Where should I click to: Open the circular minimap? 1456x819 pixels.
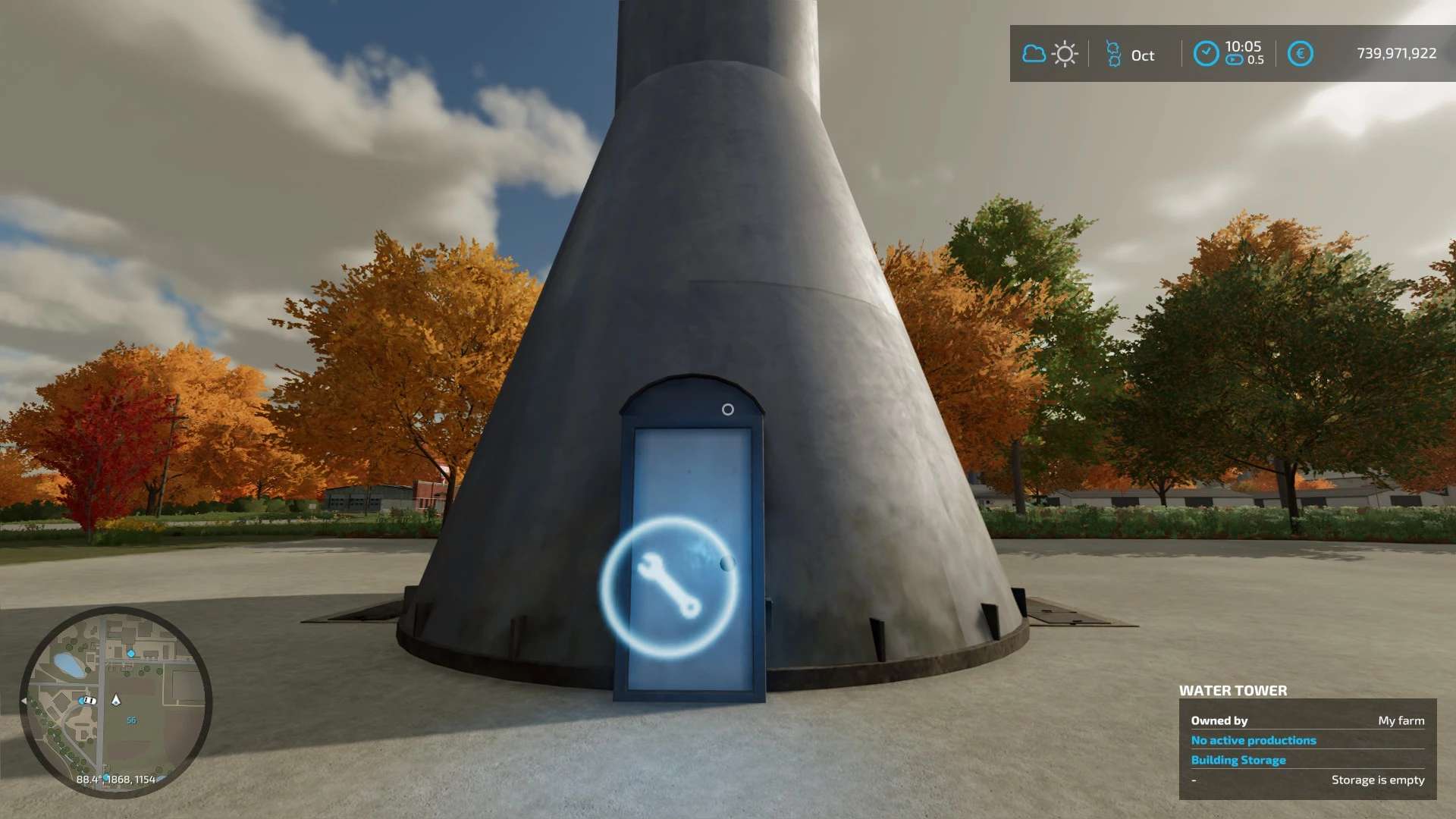[x=115, y=701]
